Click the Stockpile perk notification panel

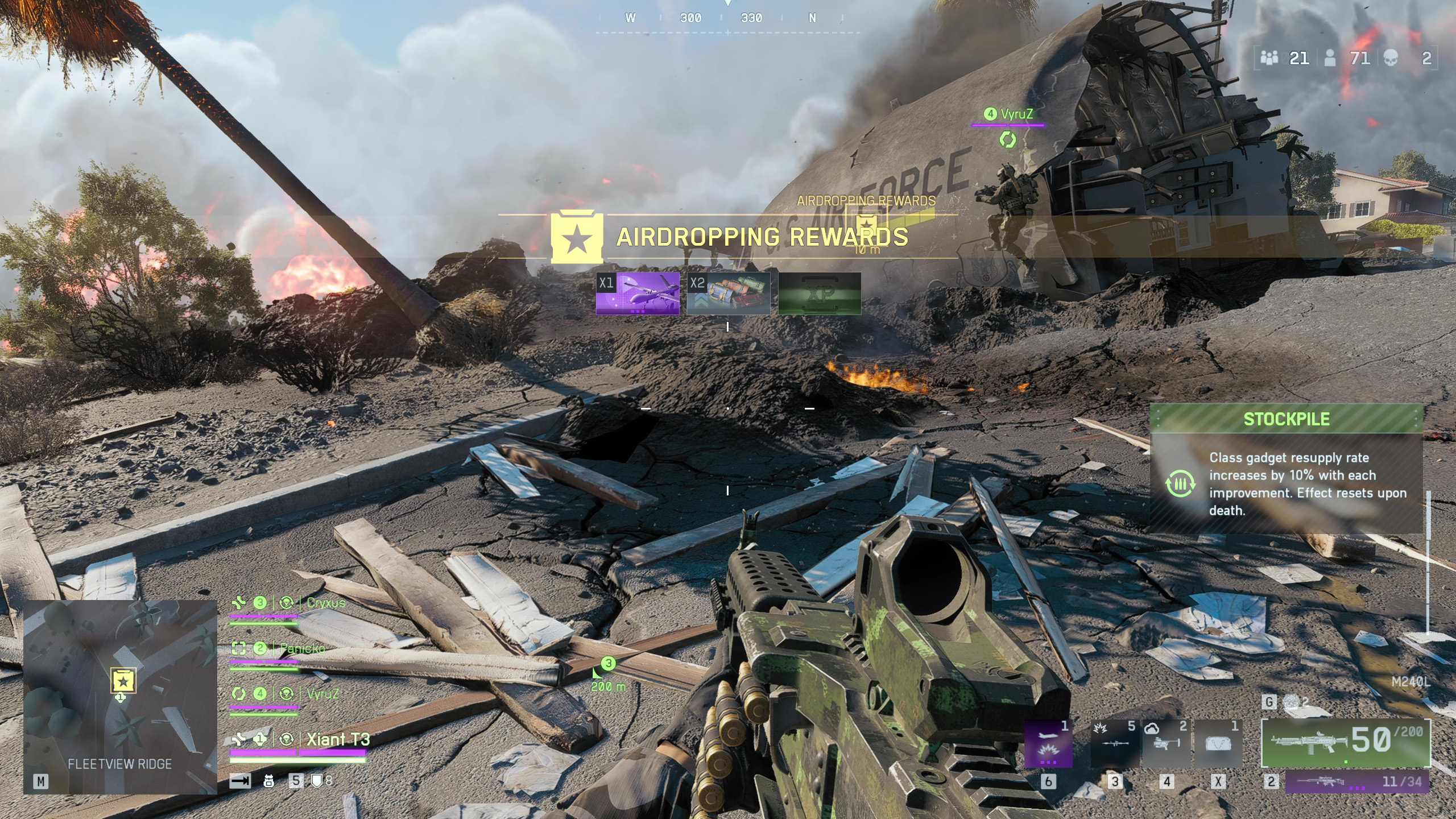click(1287, 469)
